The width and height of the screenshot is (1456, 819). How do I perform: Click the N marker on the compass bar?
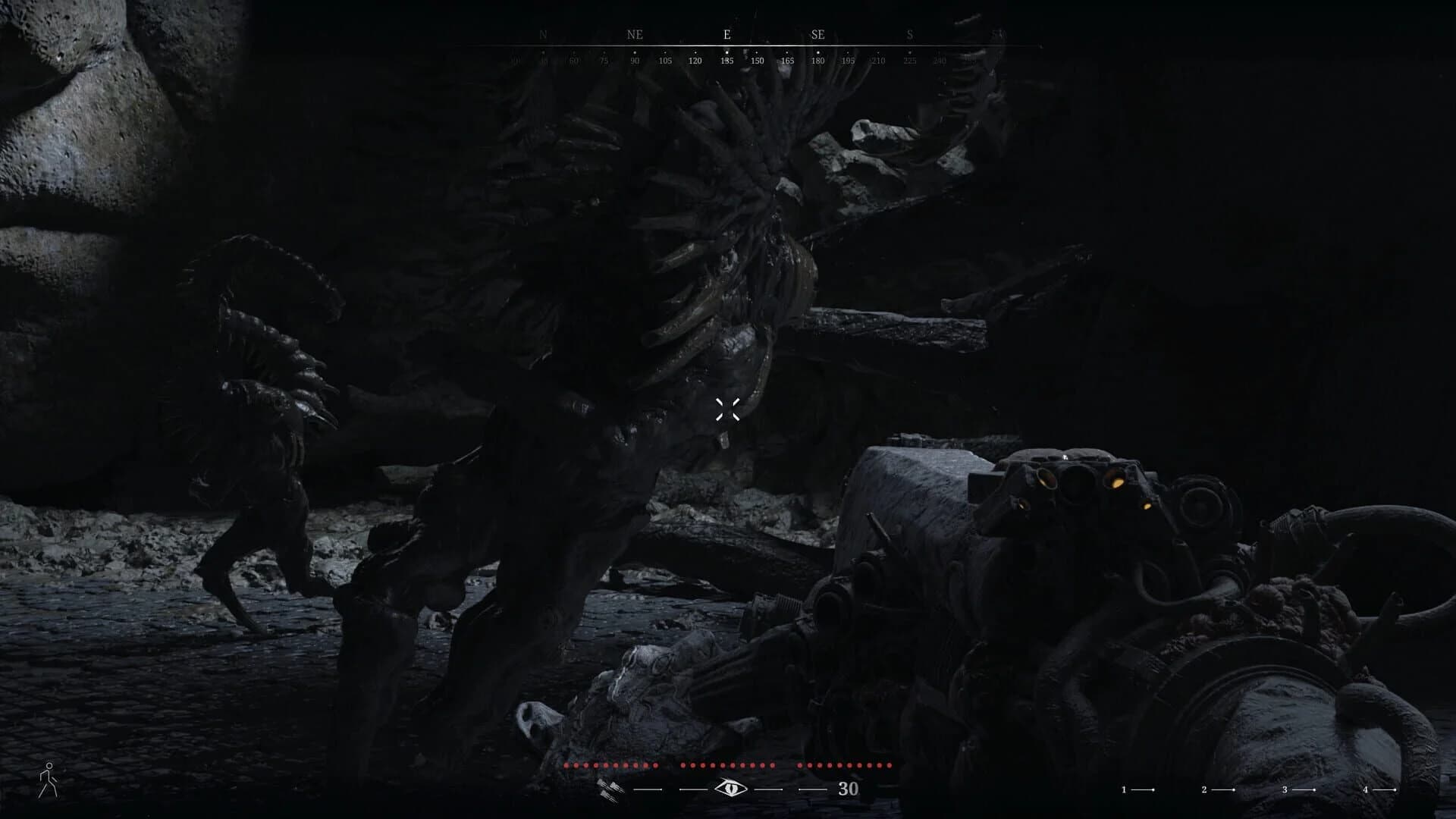coord(541,34)
